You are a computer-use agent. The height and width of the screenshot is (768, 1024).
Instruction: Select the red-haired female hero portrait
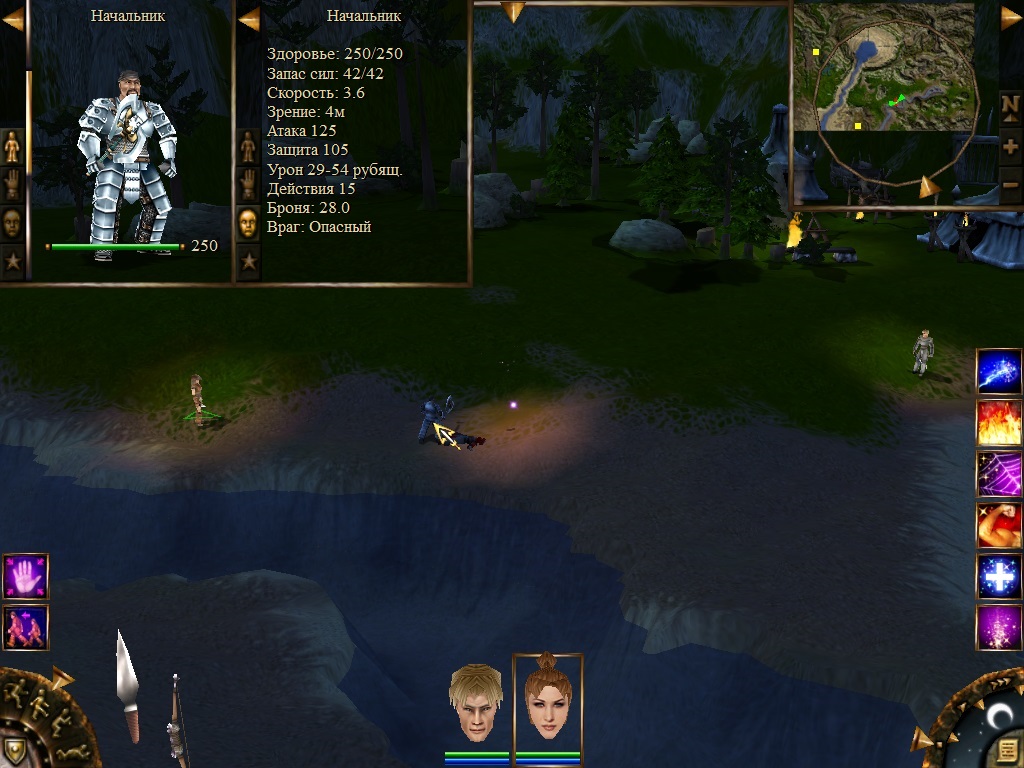point(547,701)
